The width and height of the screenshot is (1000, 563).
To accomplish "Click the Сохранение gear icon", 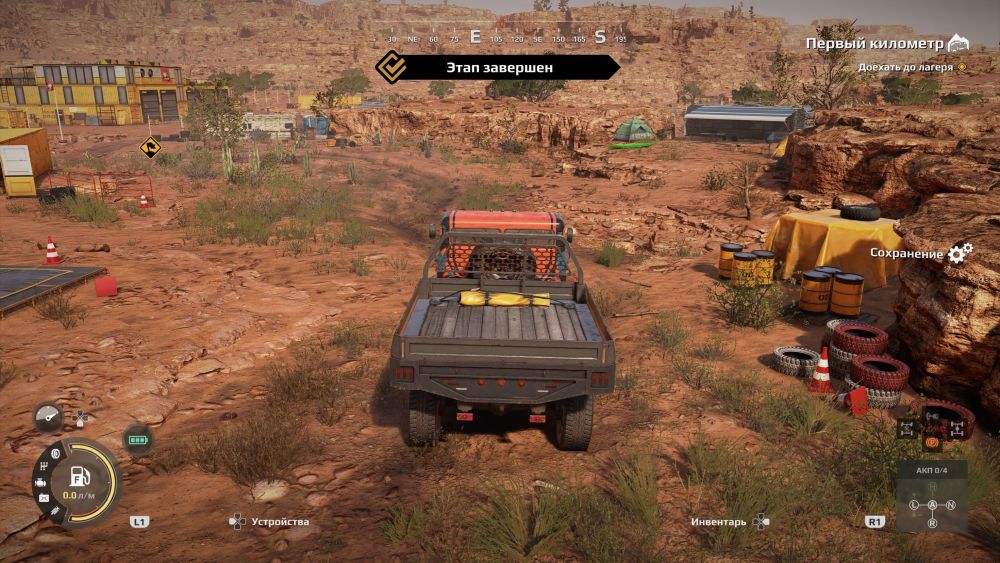I will pos(960,253).
